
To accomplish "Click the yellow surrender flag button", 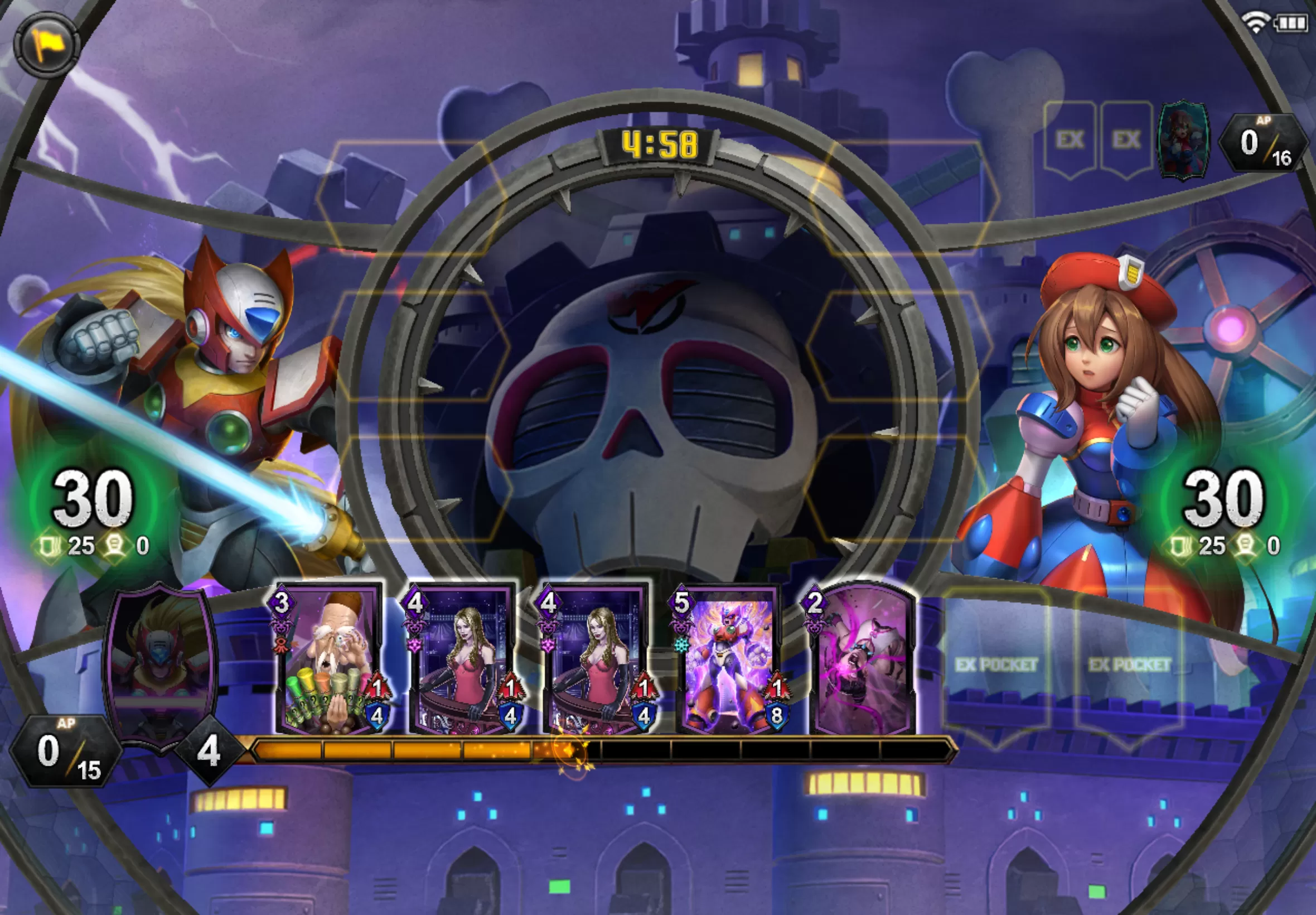I will (x=46, y=44).
